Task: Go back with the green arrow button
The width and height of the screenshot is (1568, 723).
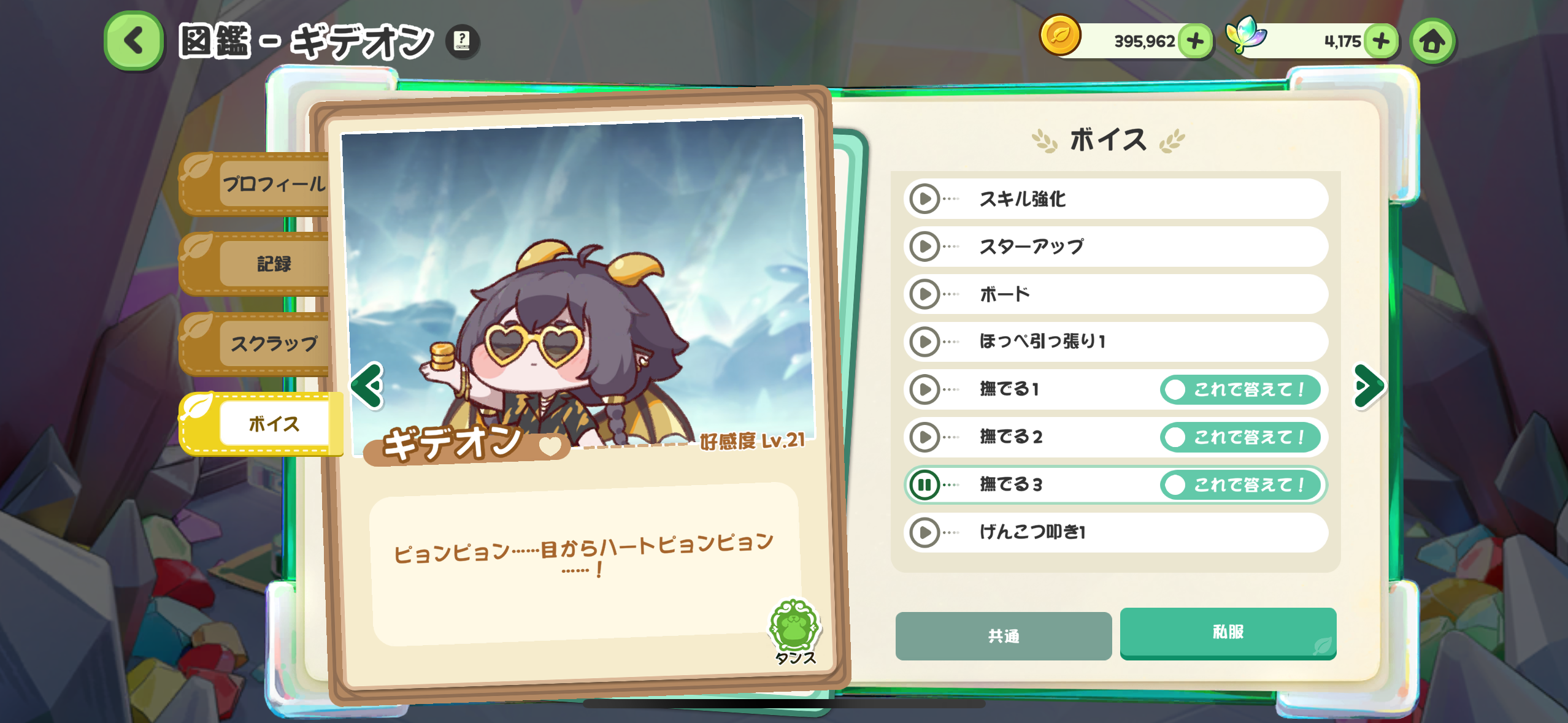Action: (134, 40)
